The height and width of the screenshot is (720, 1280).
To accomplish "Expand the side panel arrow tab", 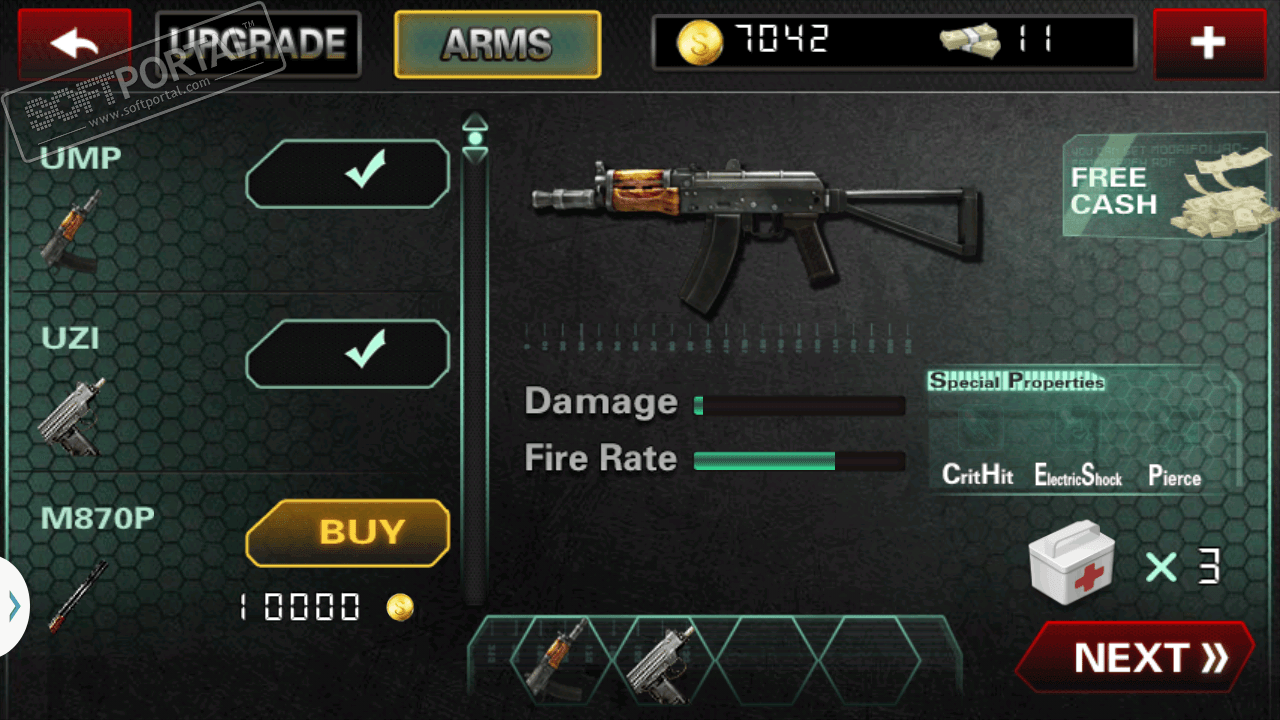I will click(x=13, y=606).
